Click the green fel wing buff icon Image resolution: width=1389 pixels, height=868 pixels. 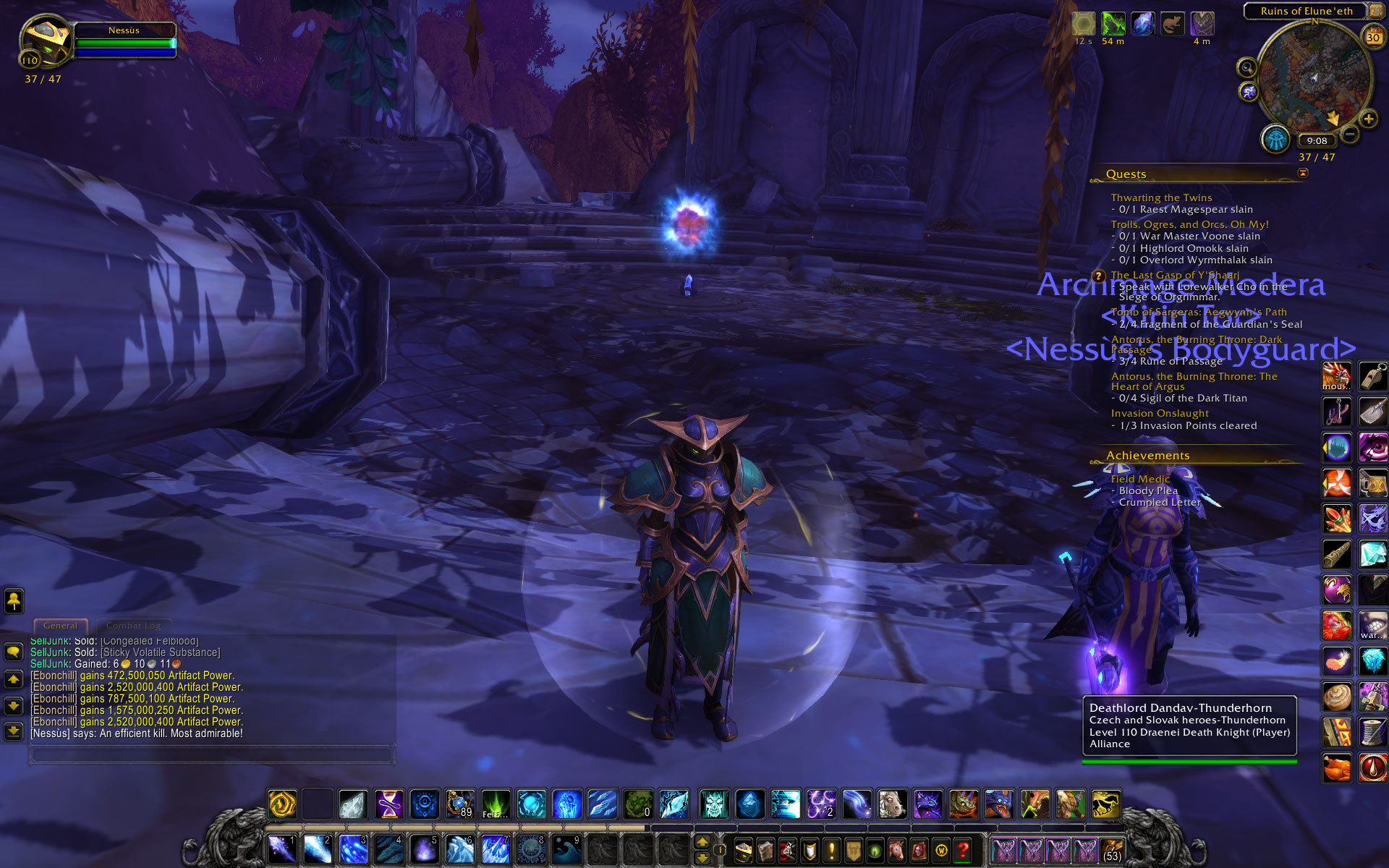coord(1113,24)
